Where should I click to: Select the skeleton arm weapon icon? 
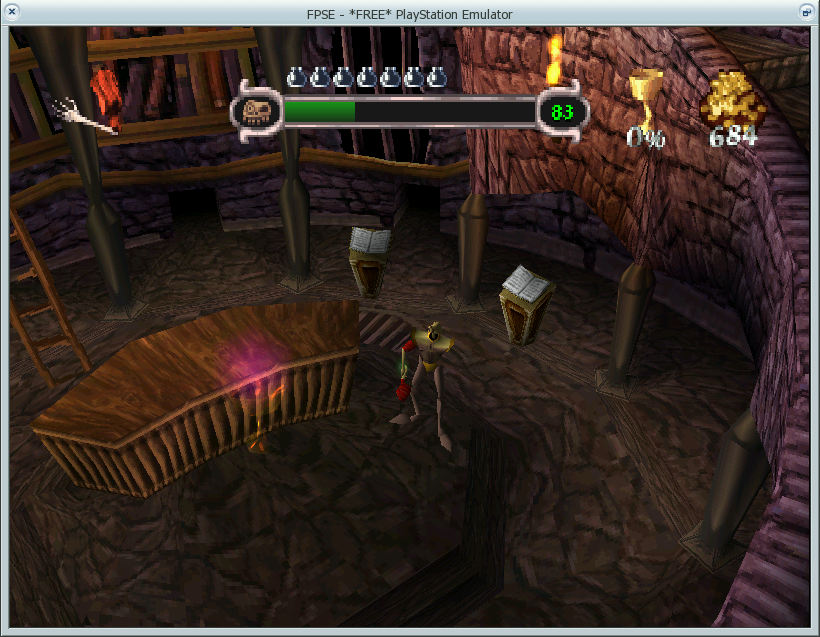coord(83,113)
